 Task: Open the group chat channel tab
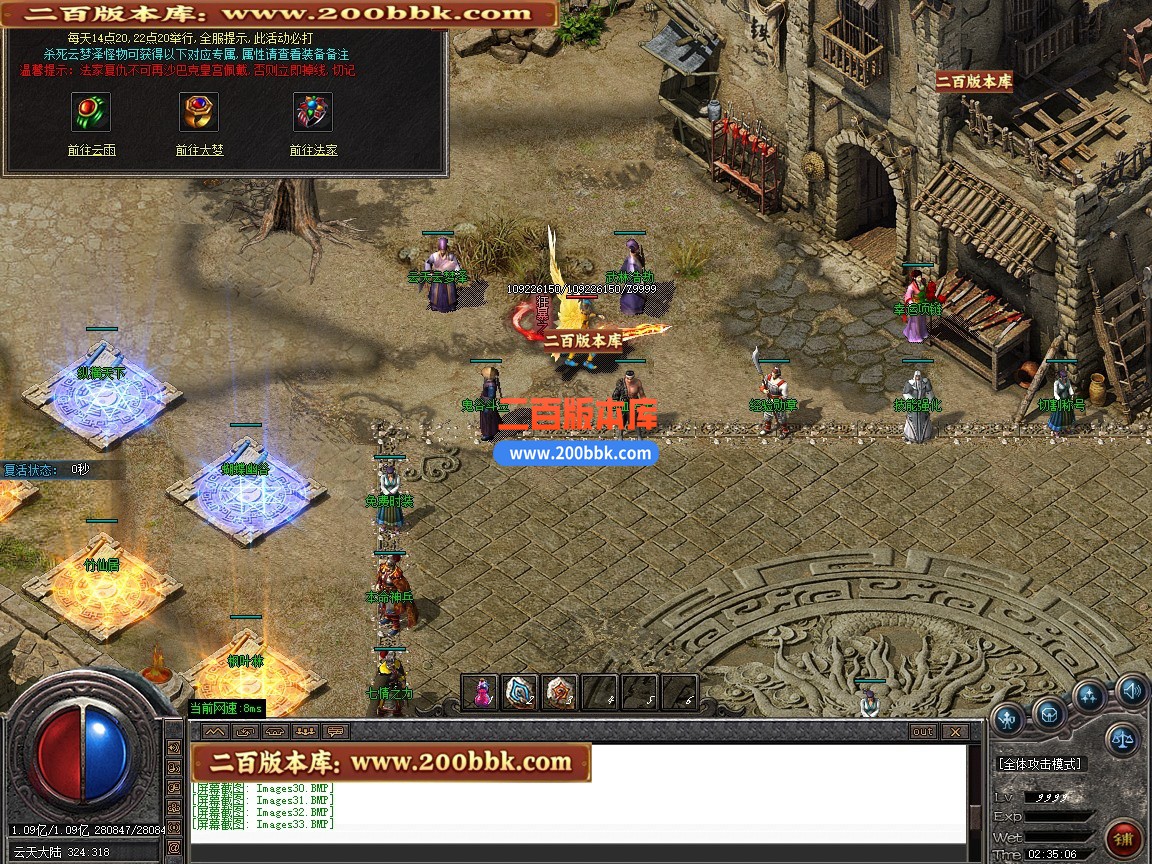(306, 732)
